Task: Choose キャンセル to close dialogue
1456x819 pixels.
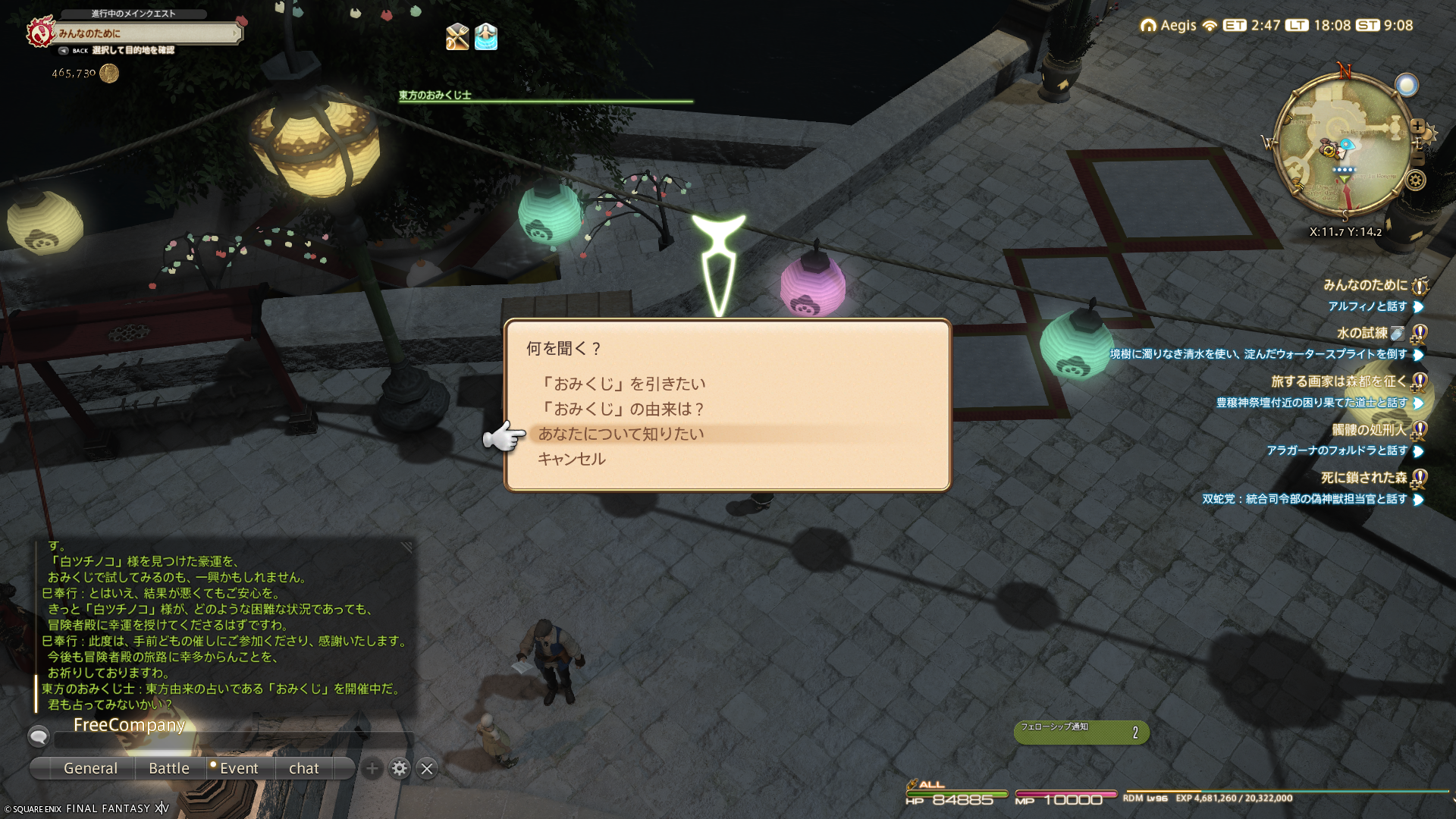Action: 572,459
